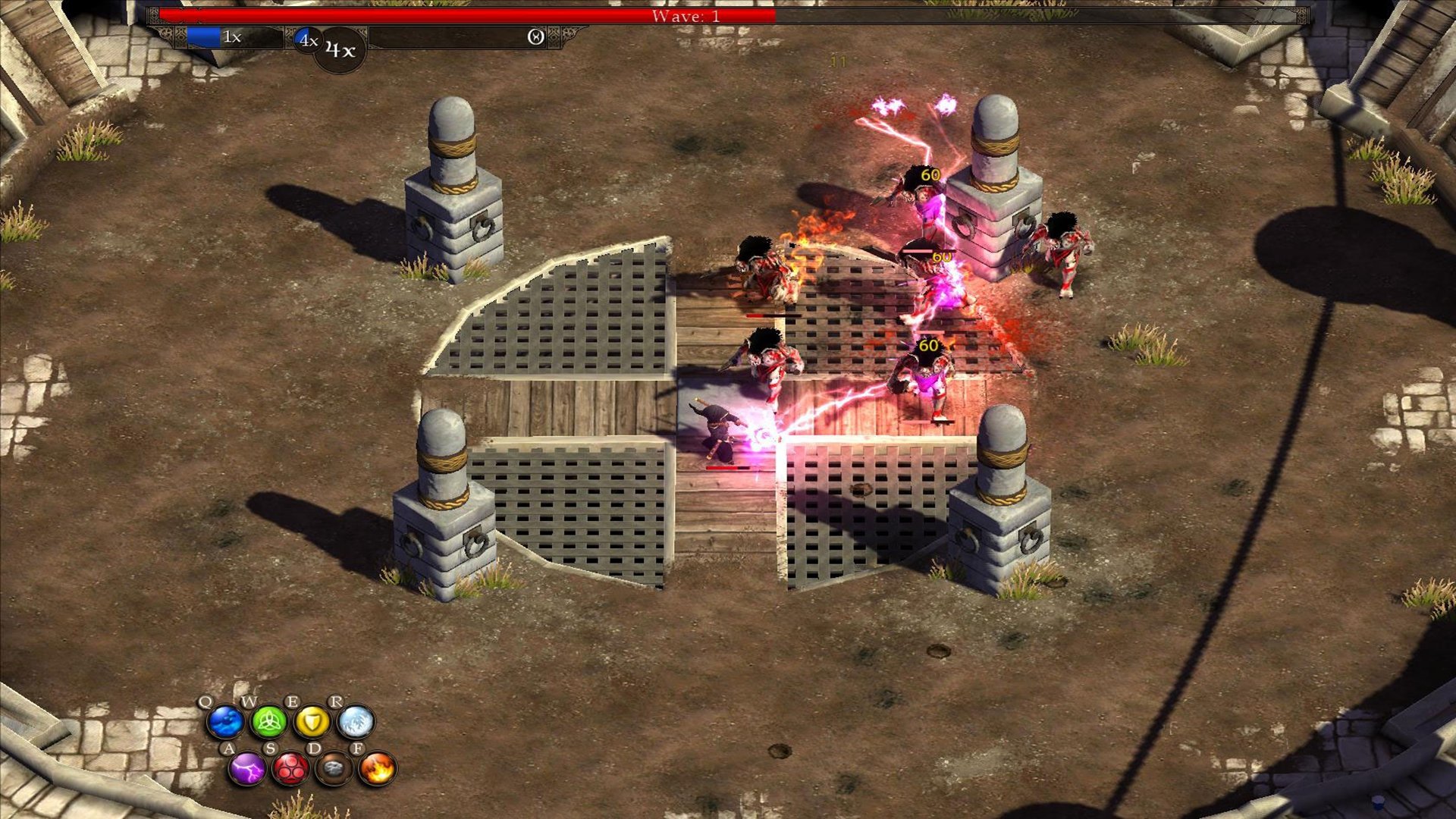Choose the red Arcane element orb
Image resolution: width=1456 pixels, height=819 pixels.
coord(290,769)
